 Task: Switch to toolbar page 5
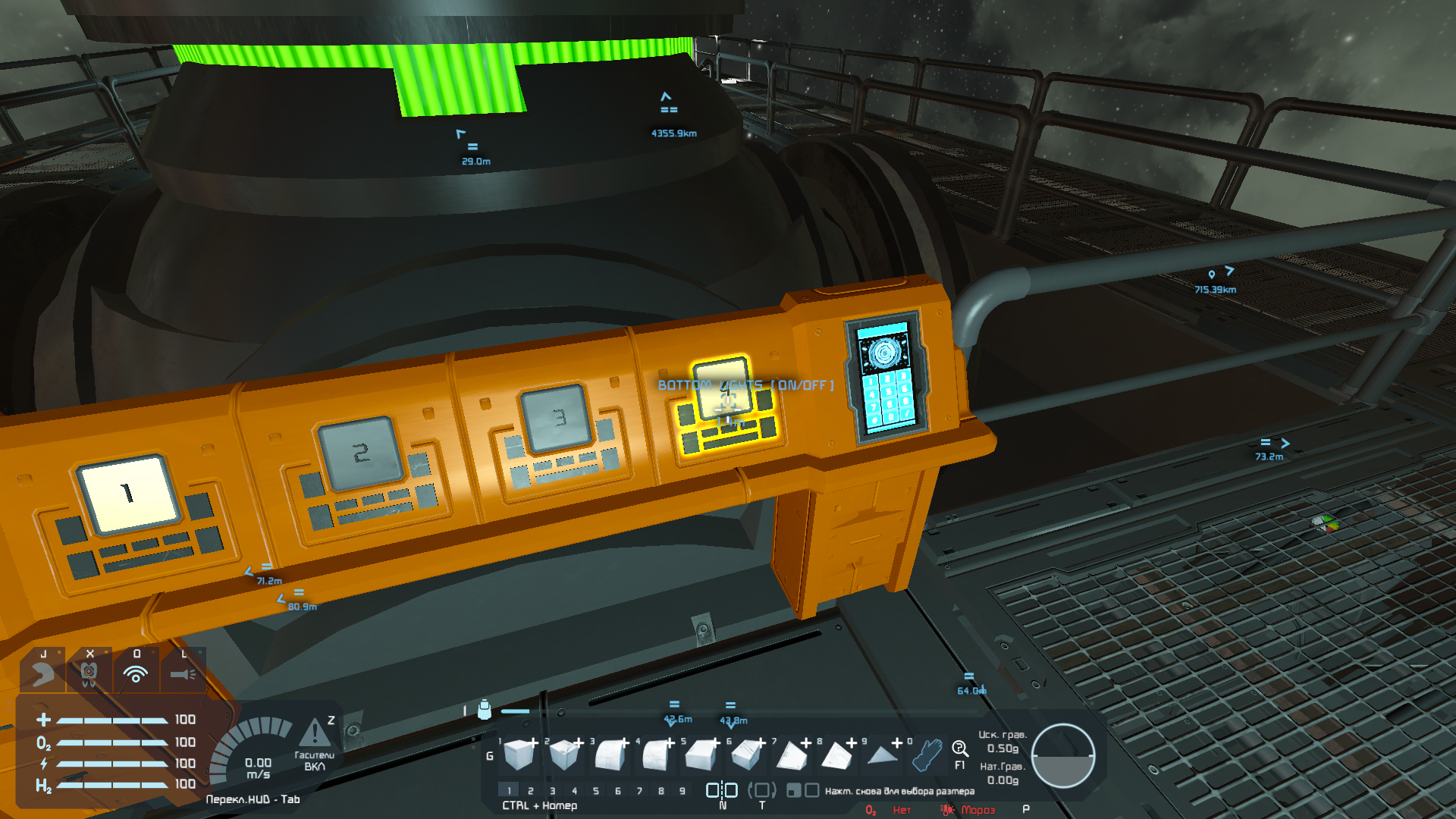pos(596,791)
